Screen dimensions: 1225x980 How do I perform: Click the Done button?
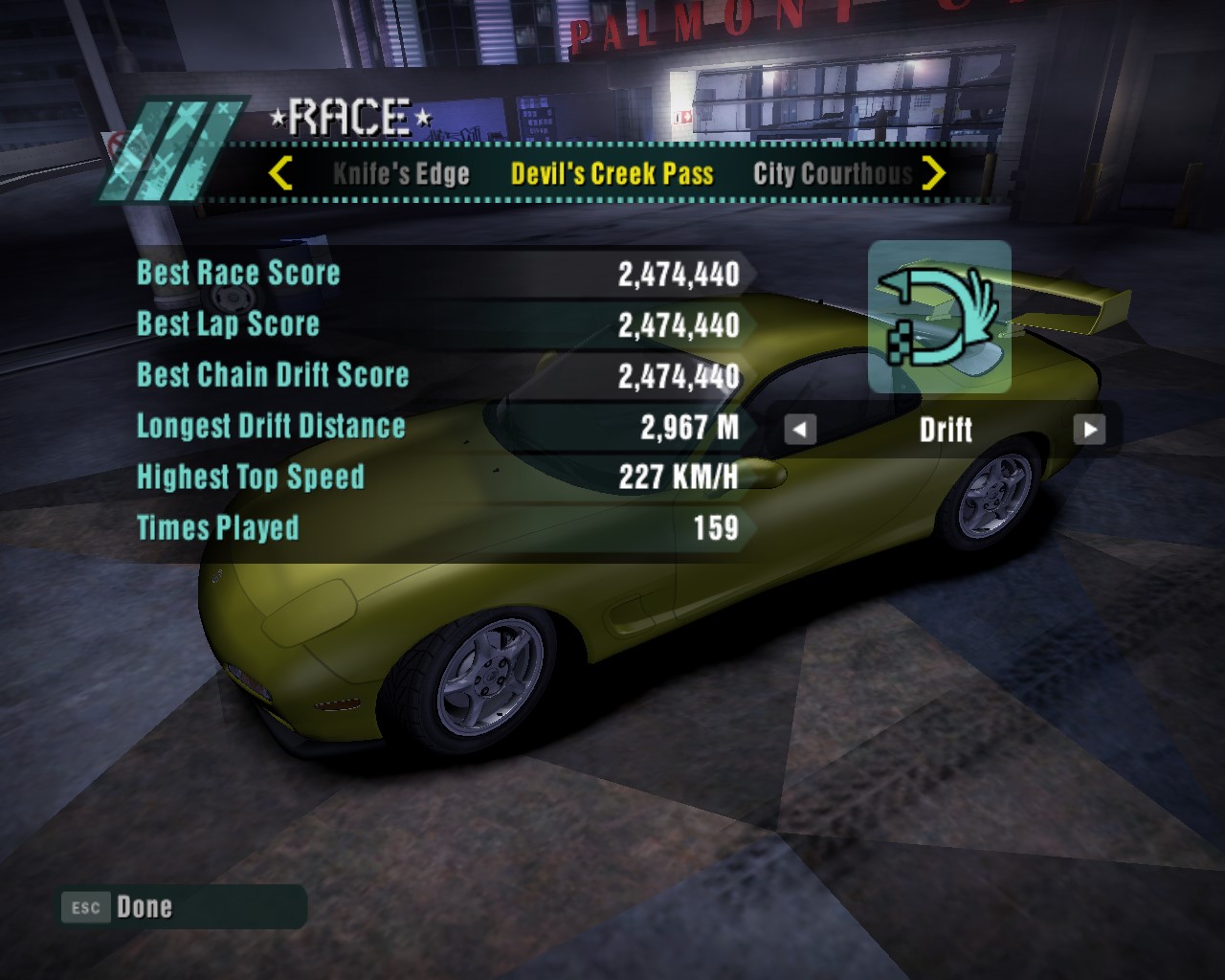tap(144, 907)
